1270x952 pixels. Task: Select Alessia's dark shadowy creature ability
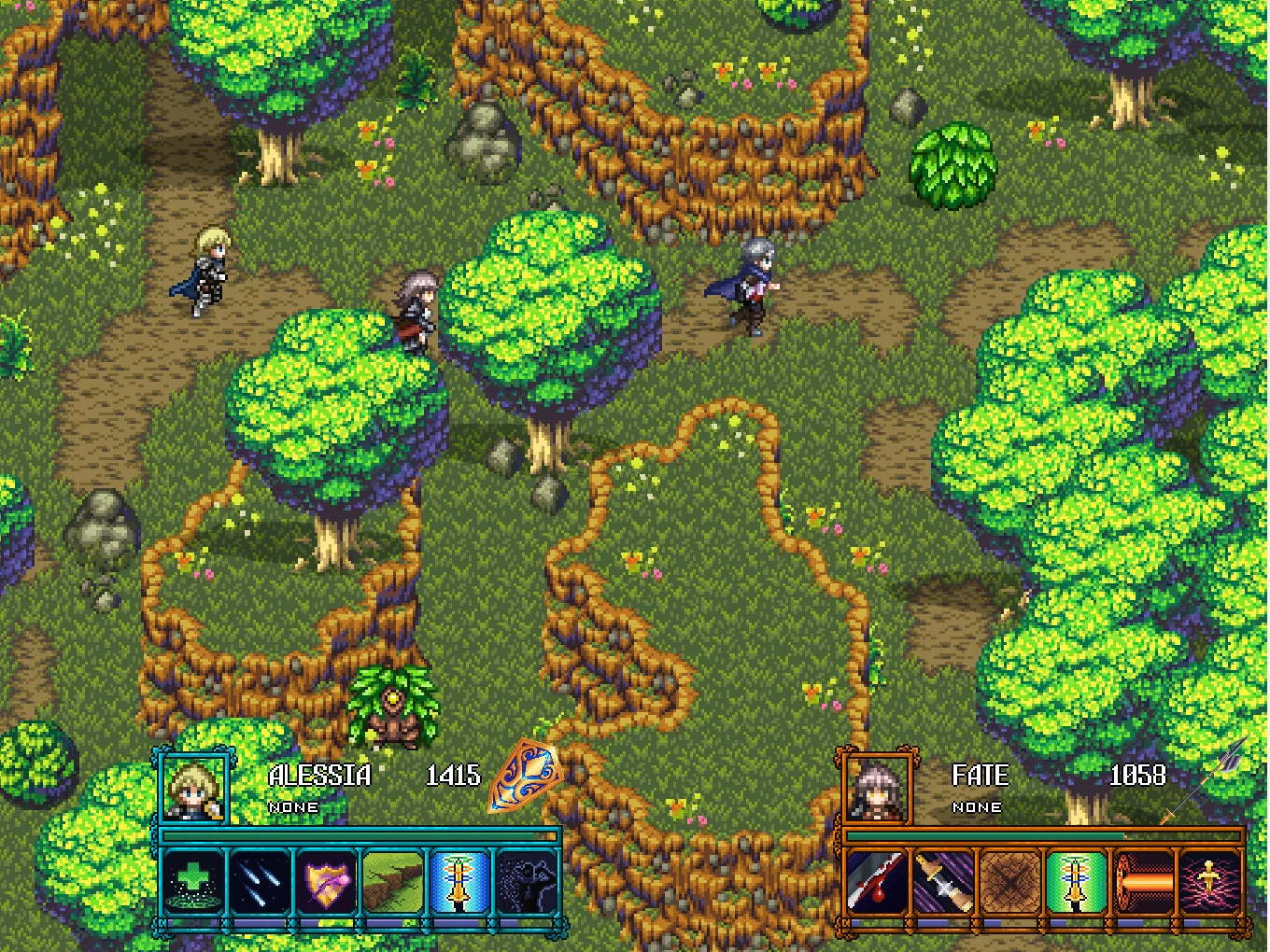click(x=526, y=881)
